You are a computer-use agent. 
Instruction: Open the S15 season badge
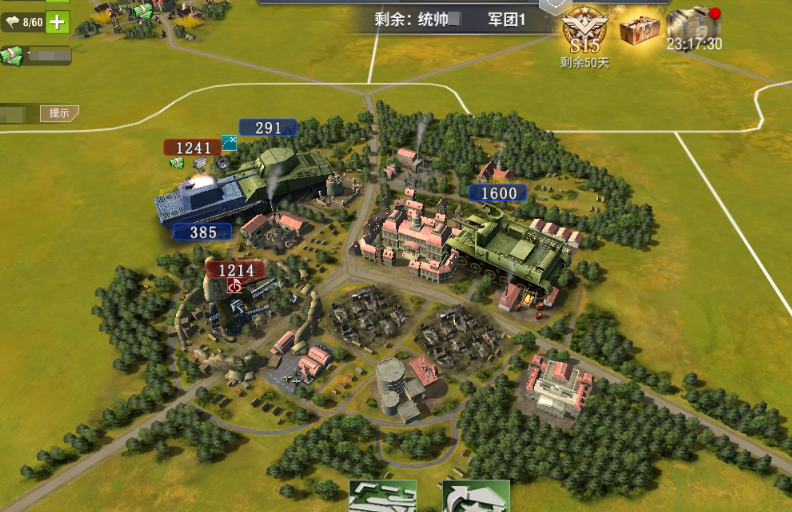click(x=584, y=32)
